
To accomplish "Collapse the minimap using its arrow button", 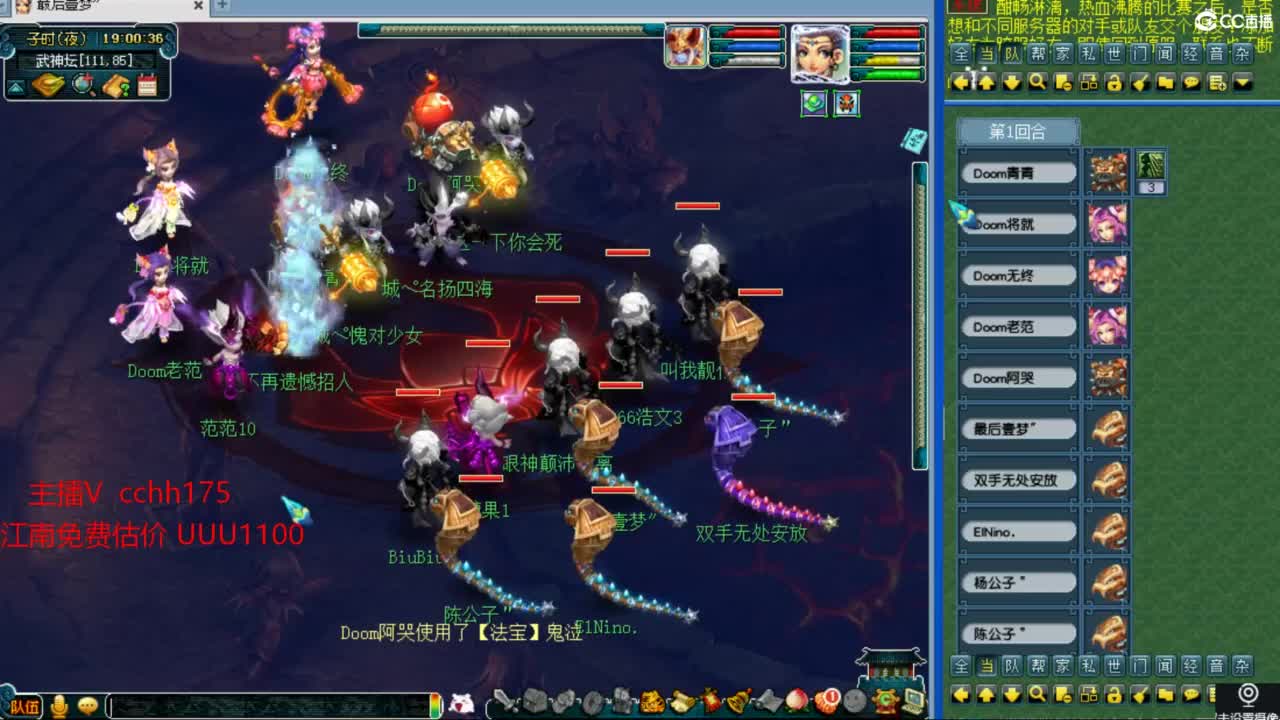I will click(x=15, y=88).
